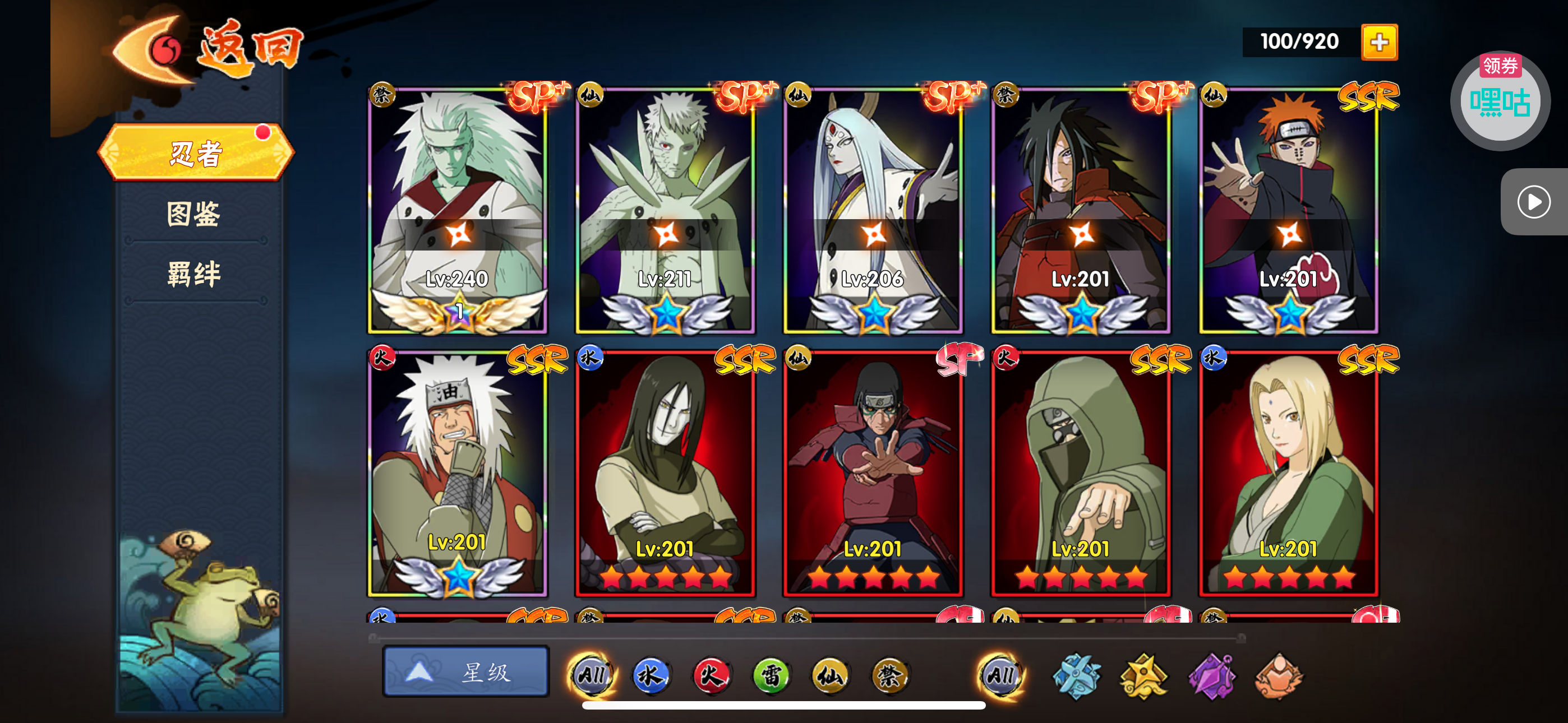Filter ninjas by 火 element
The width and height of the screenshot is (1568, 723).
(711, 675)
